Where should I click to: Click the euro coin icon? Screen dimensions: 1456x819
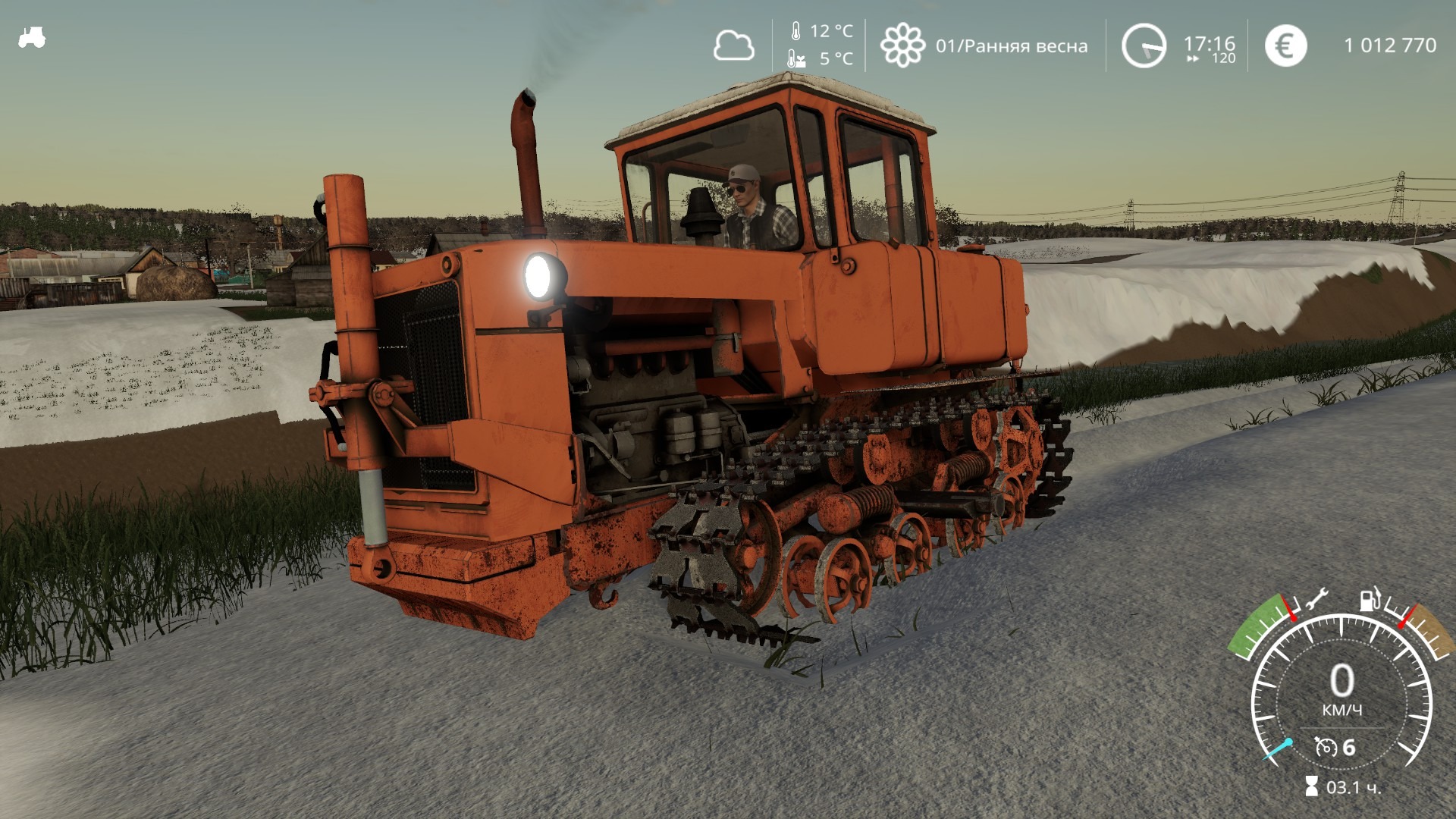1285,47
